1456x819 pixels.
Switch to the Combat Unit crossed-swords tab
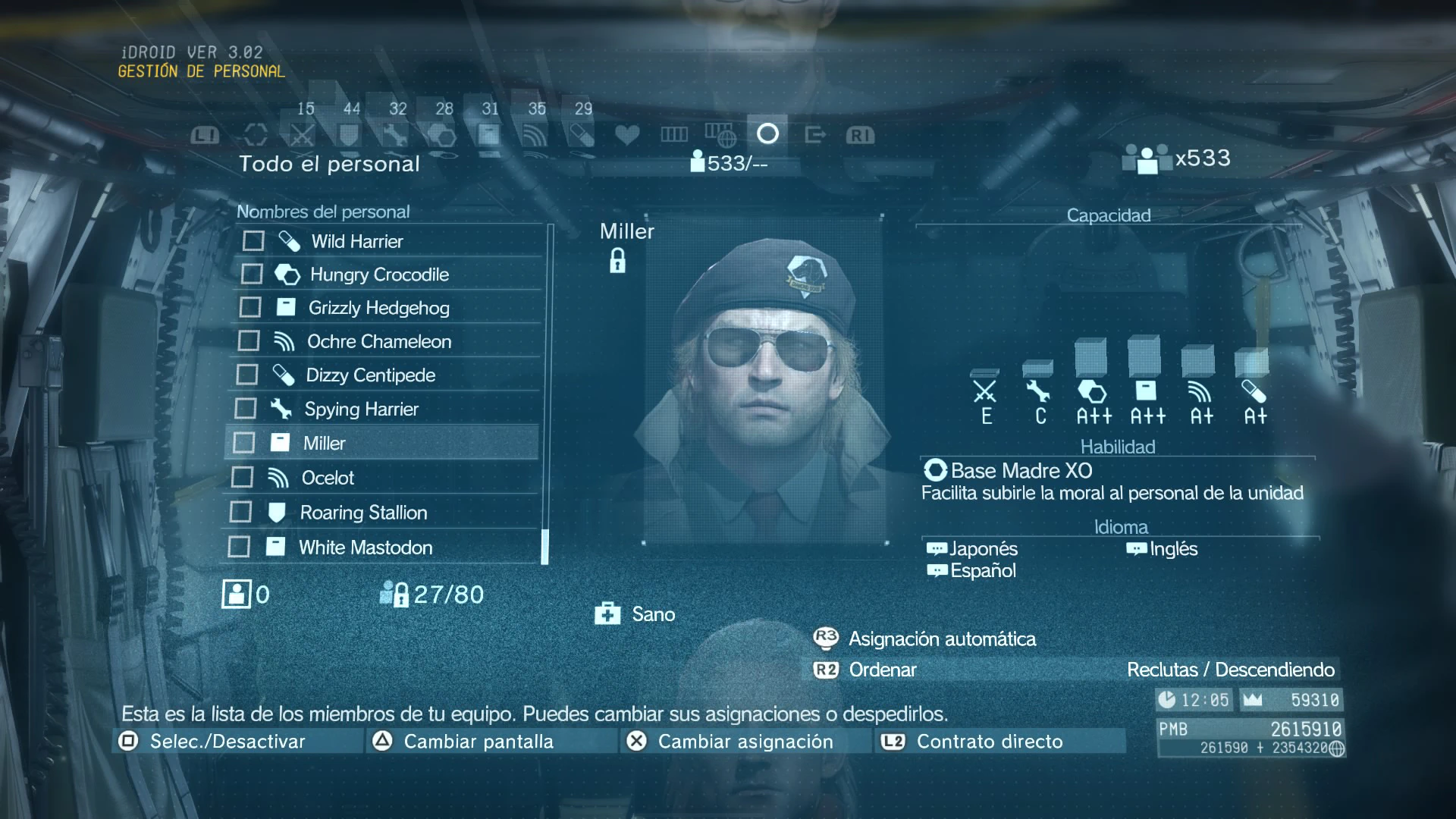[303, 135]
